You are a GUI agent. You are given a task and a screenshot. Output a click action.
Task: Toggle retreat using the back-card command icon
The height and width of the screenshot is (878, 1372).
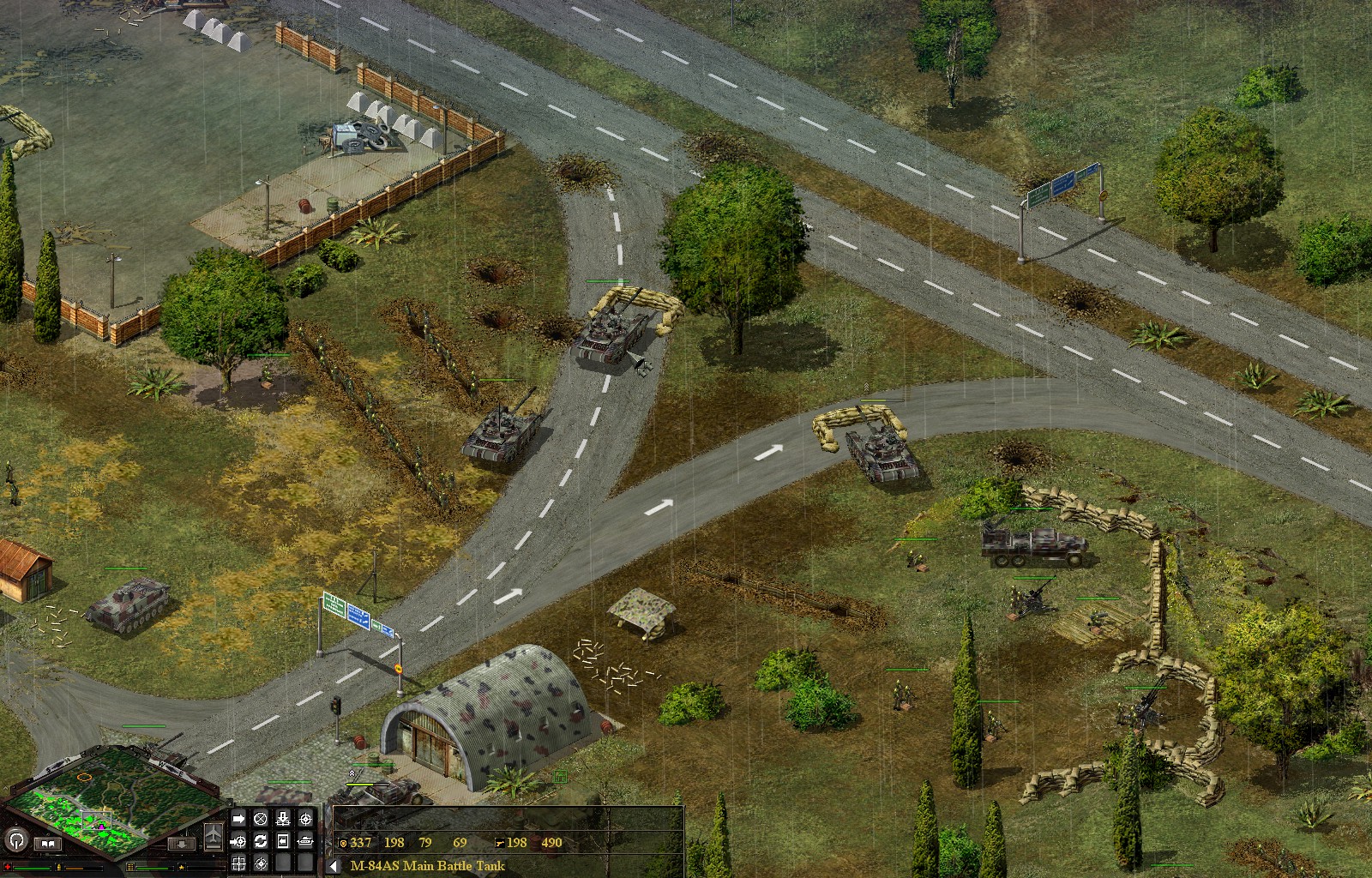(282, 840)
